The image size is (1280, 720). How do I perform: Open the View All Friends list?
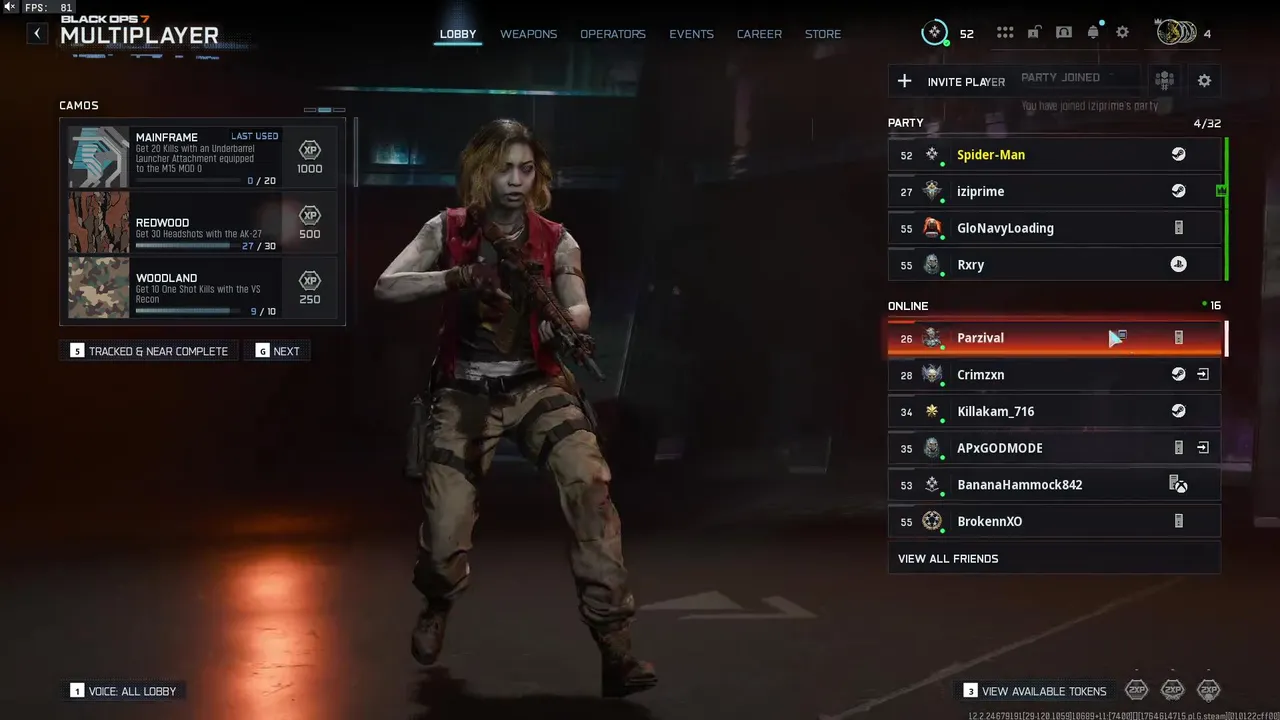coord(1054,558)
